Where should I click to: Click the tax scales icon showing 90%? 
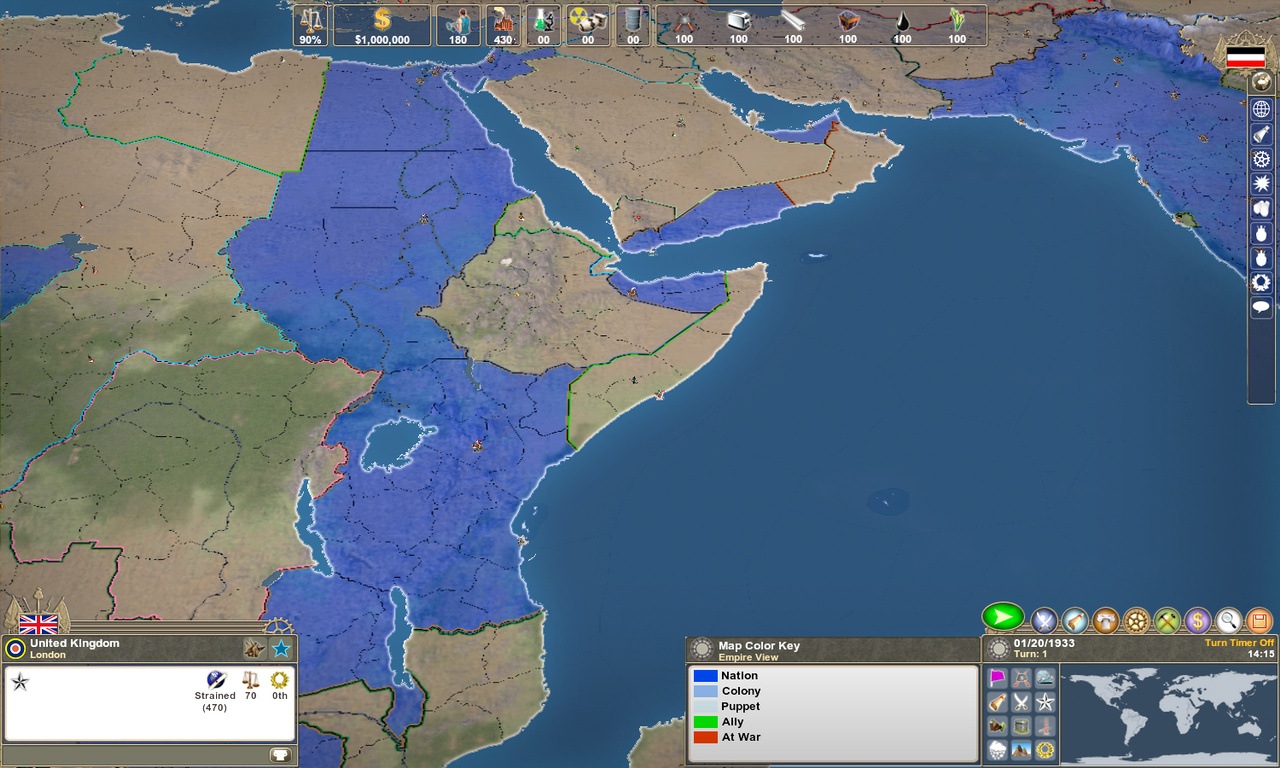tap(310, 24)
